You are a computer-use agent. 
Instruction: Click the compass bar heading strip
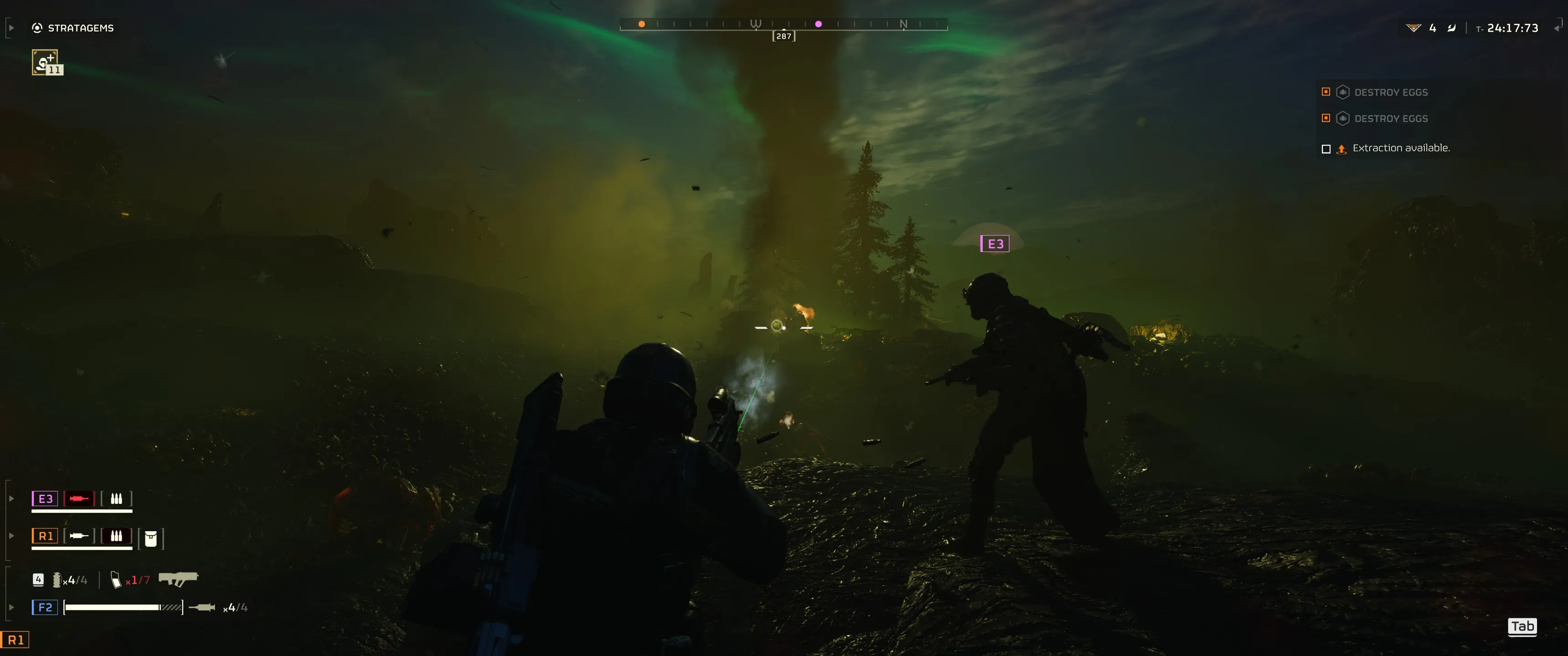[x=784, y=24]
